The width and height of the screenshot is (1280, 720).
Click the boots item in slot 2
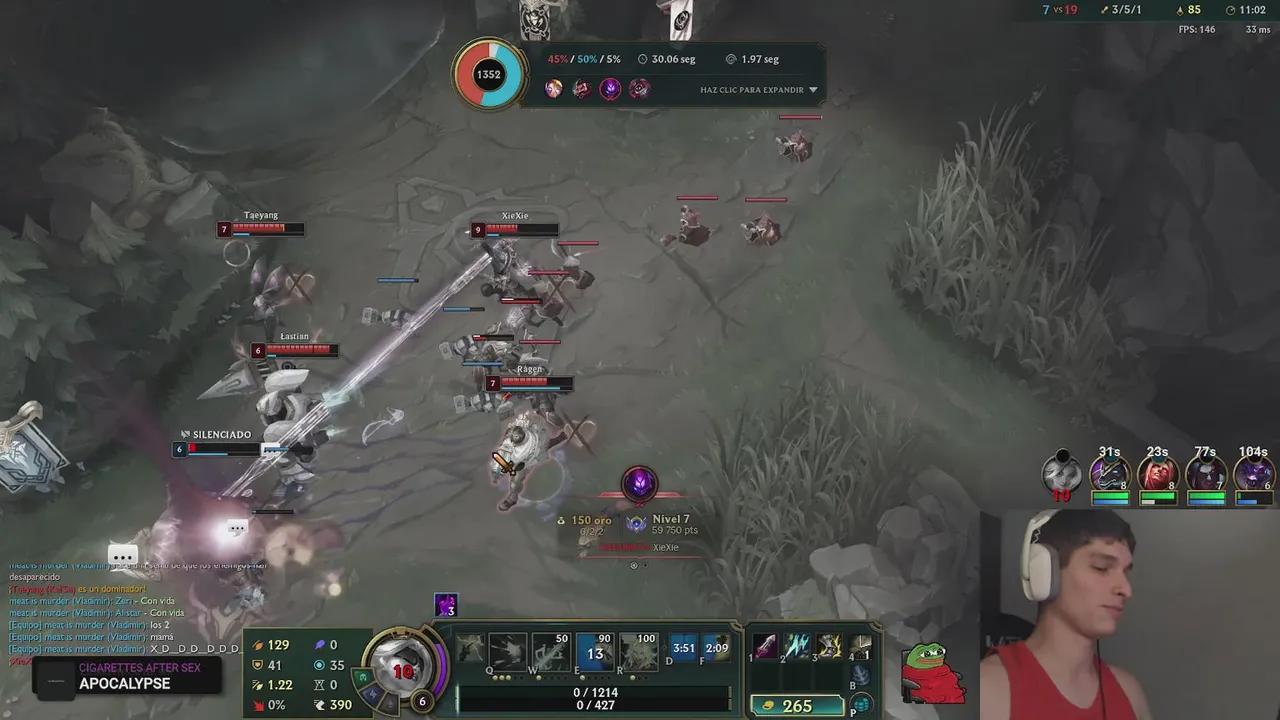click(x=797, y=647)
